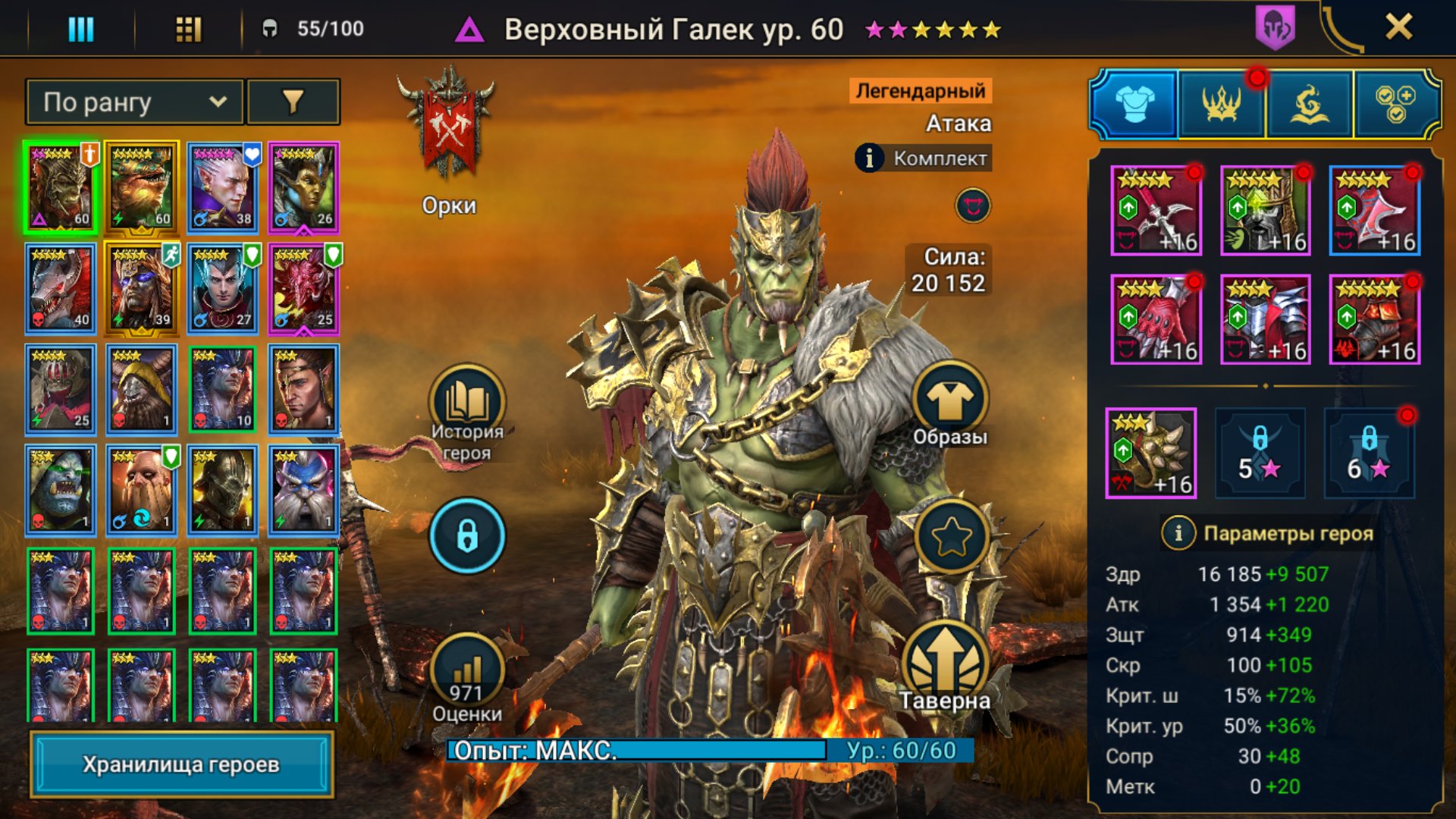Open the hero filter funnel button
This screenshot has width=1456, height=819.
point(293,102)
